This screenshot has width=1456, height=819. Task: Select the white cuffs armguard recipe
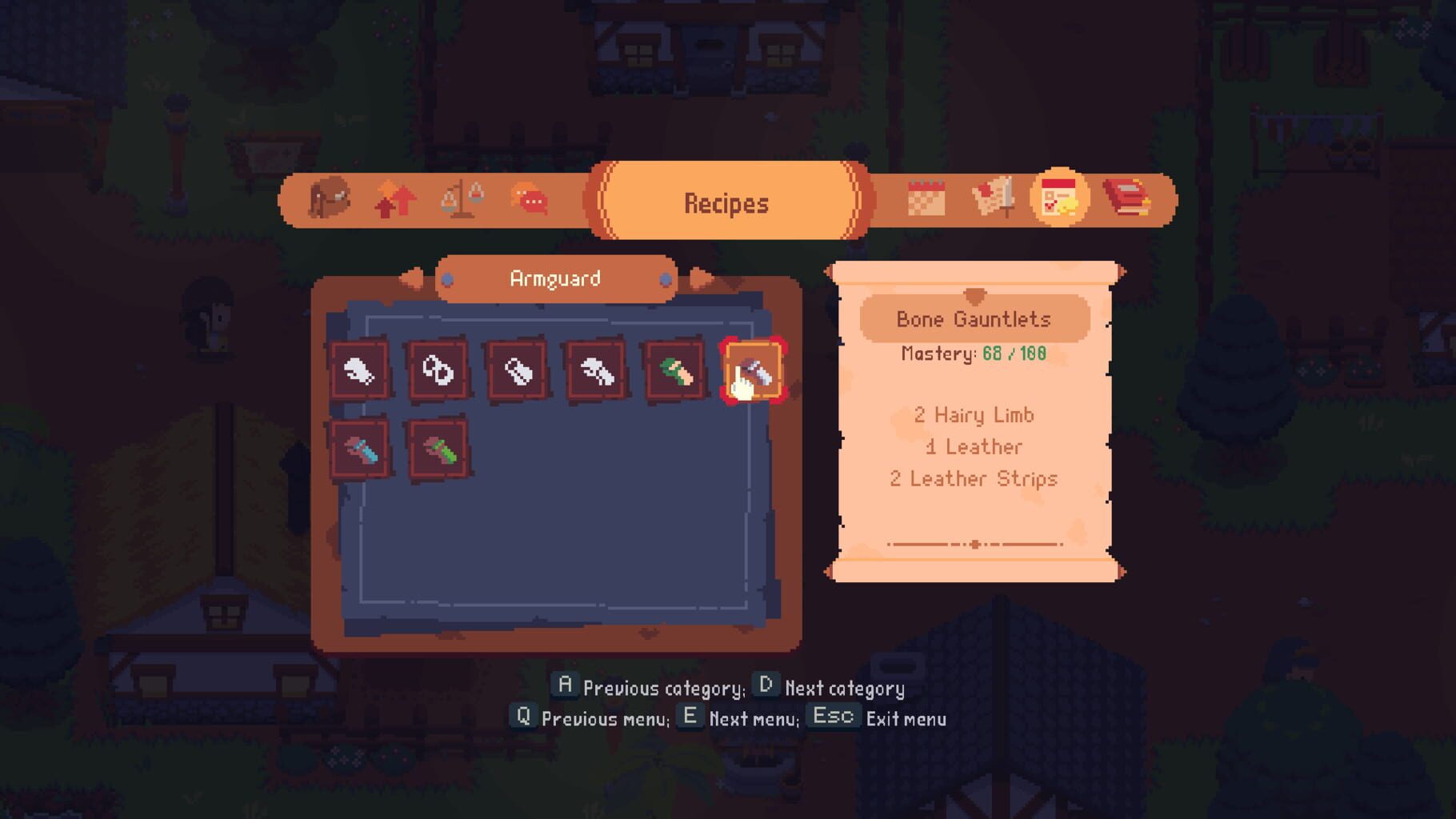click(x=438, y=372)
